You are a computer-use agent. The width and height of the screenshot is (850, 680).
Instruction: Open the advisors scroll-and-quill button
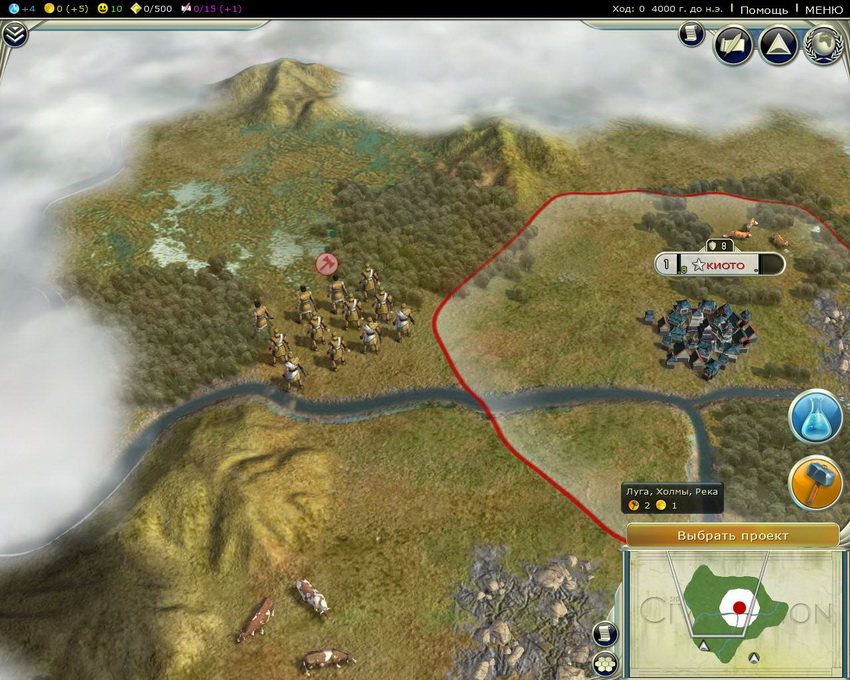pyautogui.click(x=733, y=45)
